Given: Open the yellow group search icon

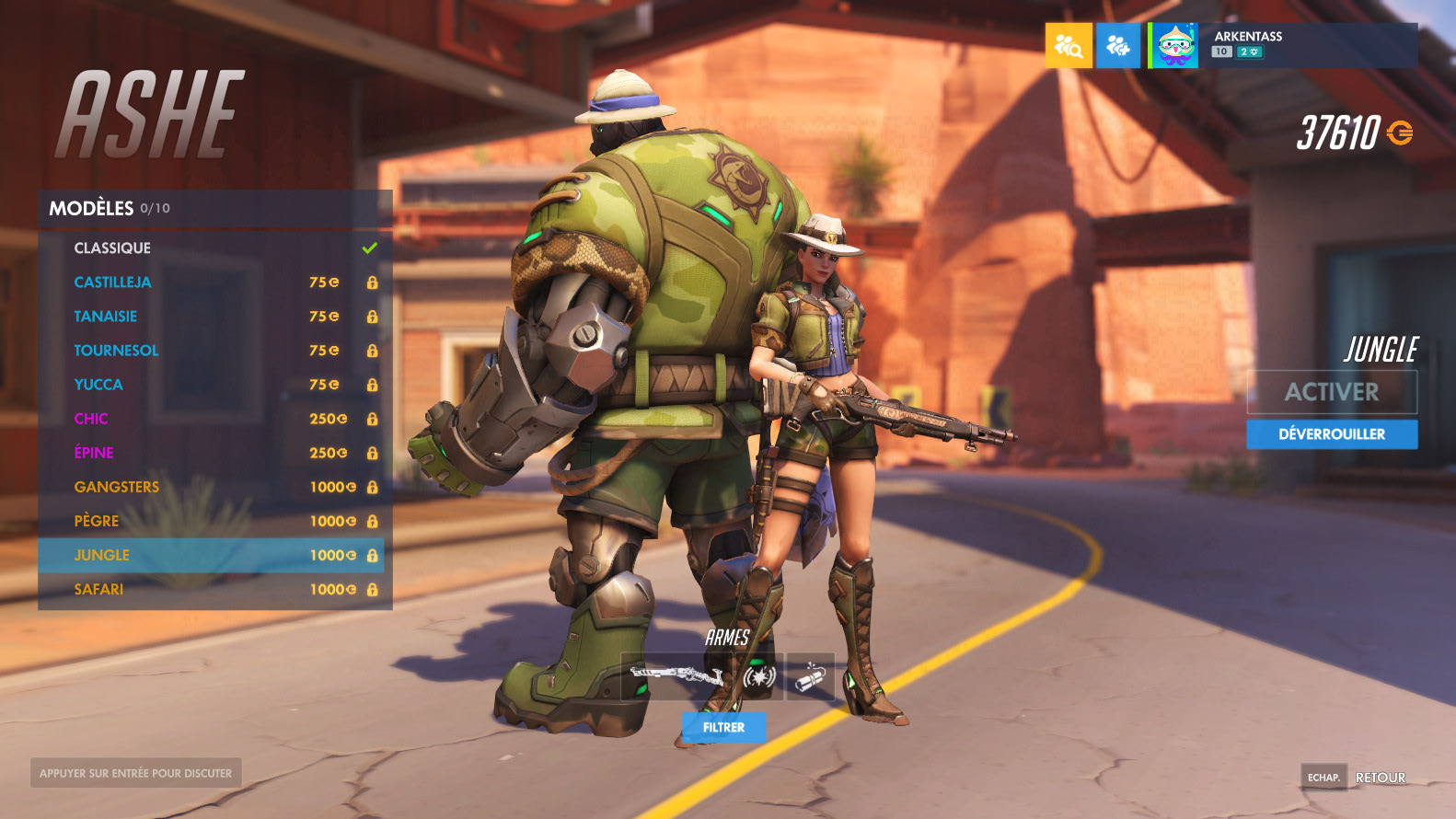Looking at the screenshot, I should click(1069, 46).
